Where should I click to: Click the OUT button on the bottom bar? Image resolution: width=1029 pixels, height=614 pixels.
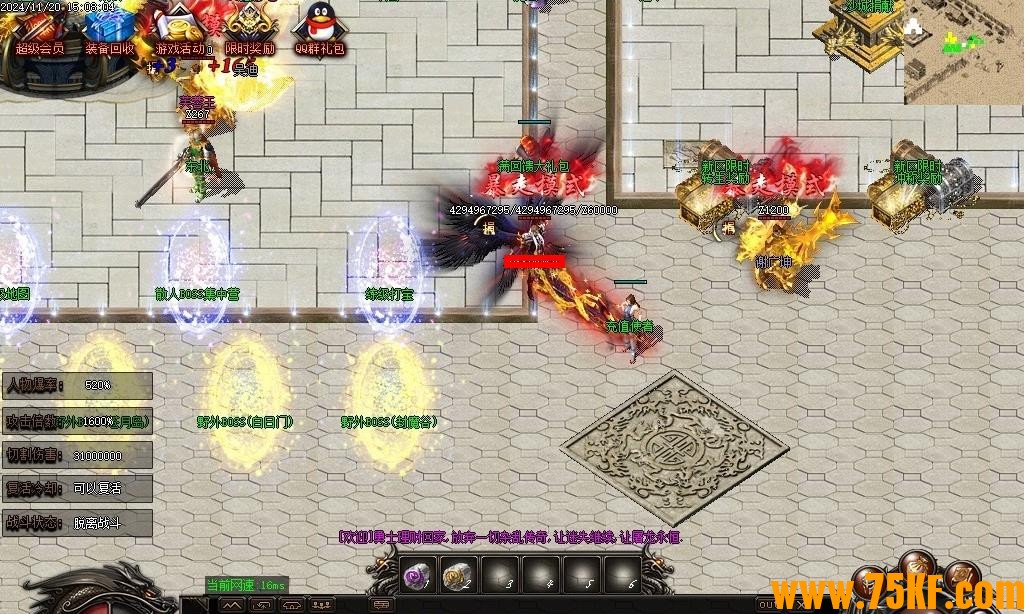[767, 604]
